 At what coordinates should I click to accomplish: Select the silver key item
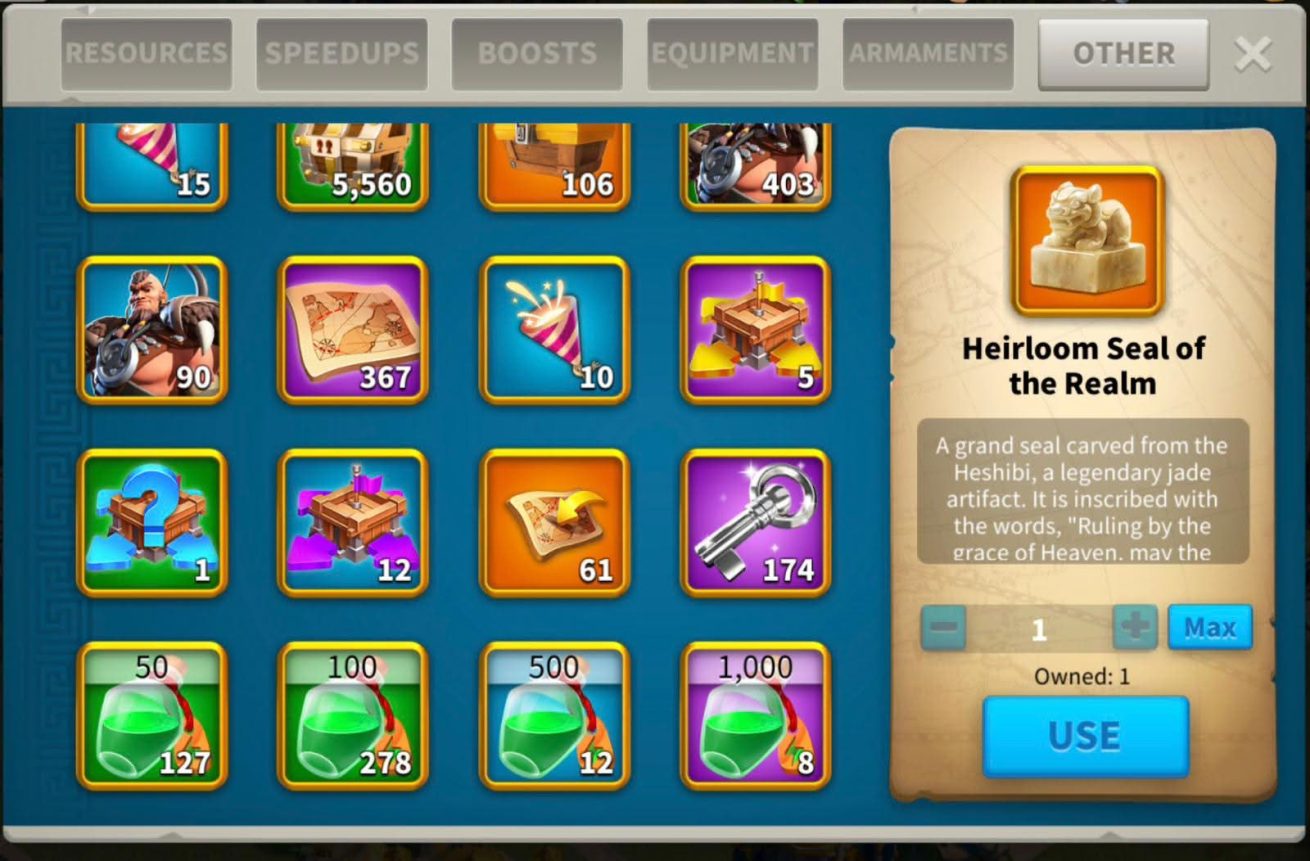(755, 523)
